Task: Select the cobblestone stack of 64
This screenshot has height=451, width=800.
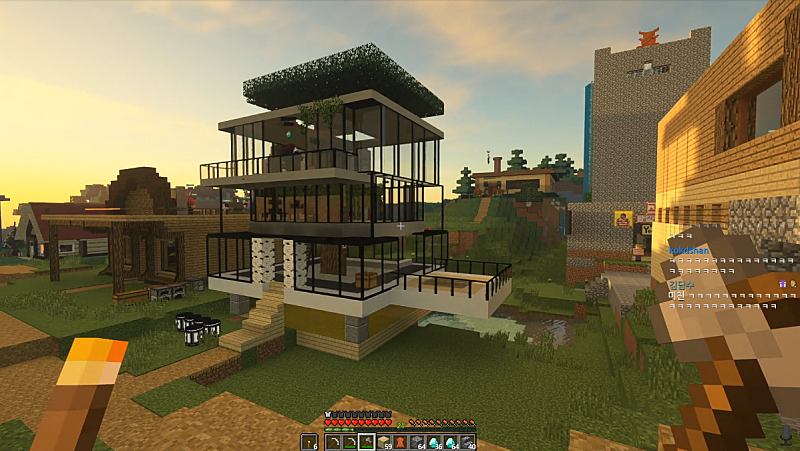Action: point(417,442)
